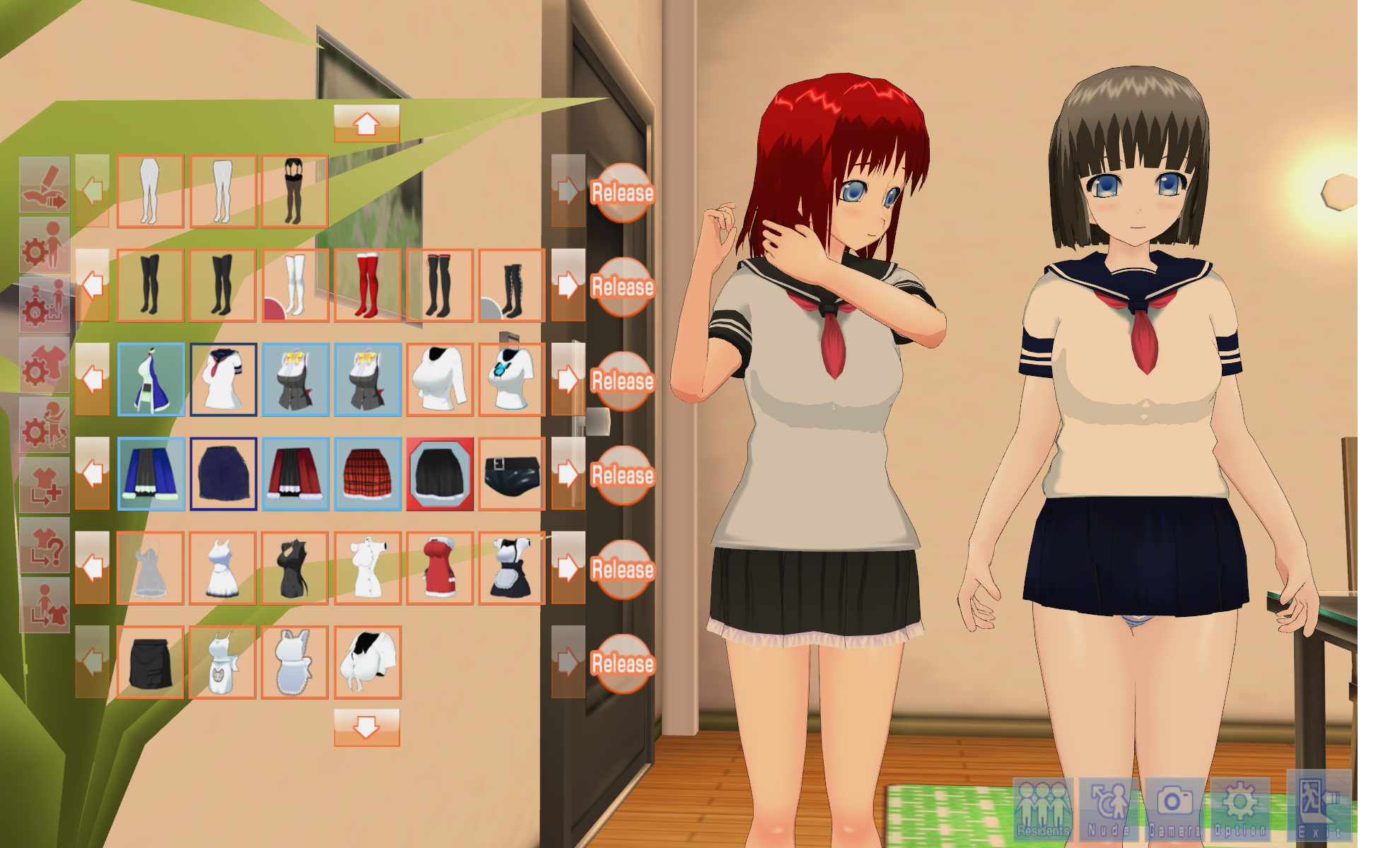Screen dimensions: 1400x848
Task: Pick the black waist apron
Action: [x=151, y=662]
